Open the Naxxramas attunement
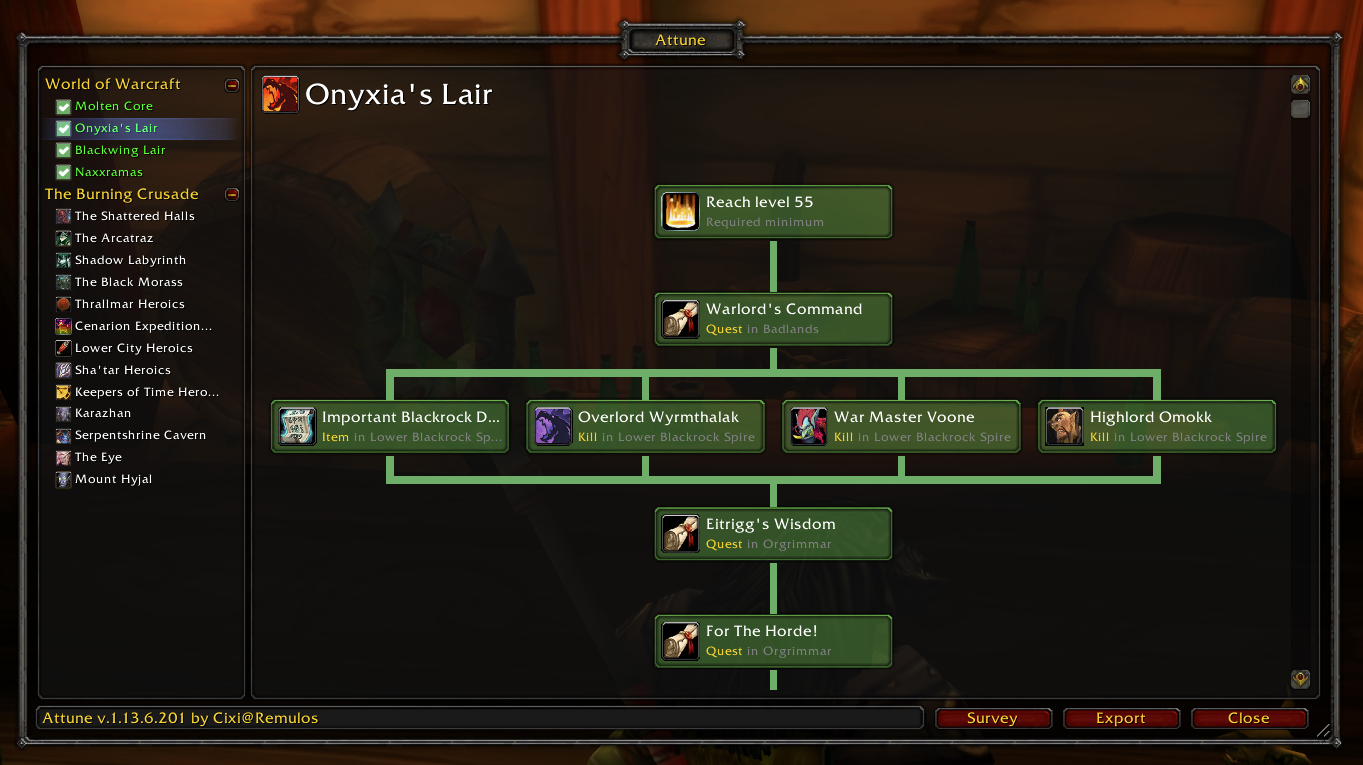This screenshot has width=1363, height=765. tap(108, 172)
